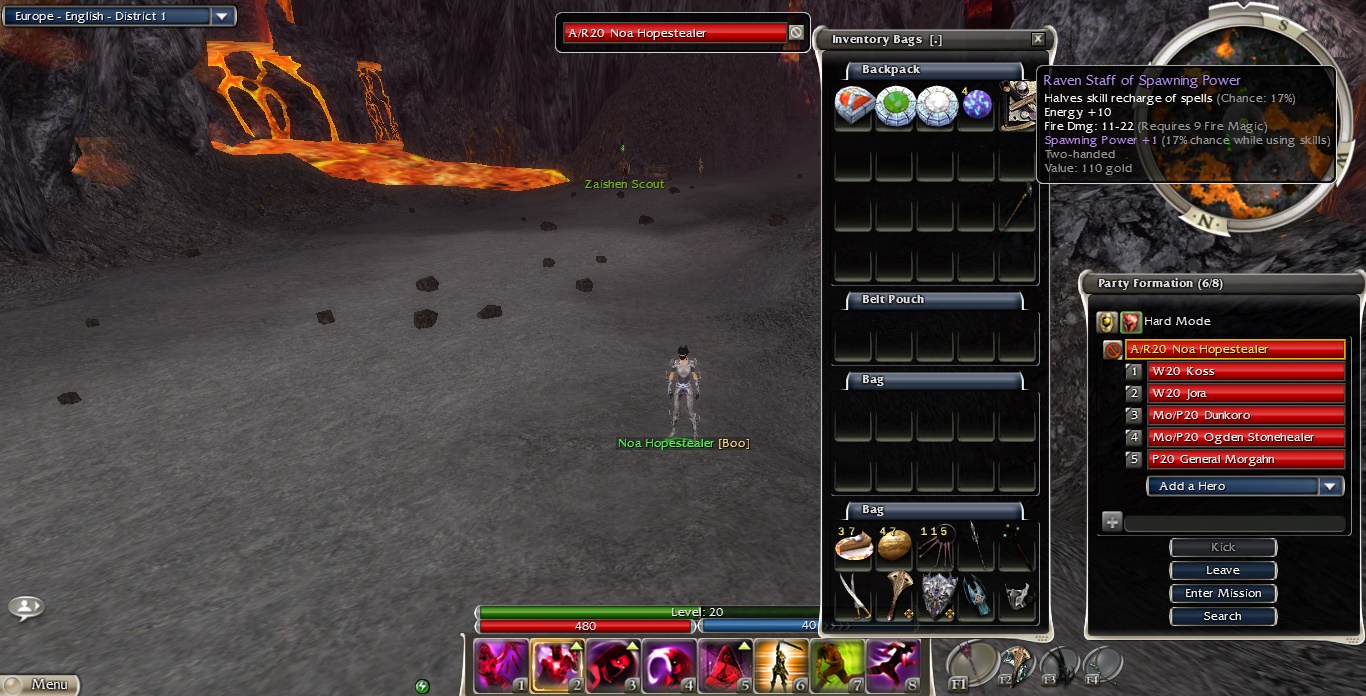Pick the pie slice stack in Bag
Image resolution: width=1366 pixels, height=696 pixels.
(854, 546)
